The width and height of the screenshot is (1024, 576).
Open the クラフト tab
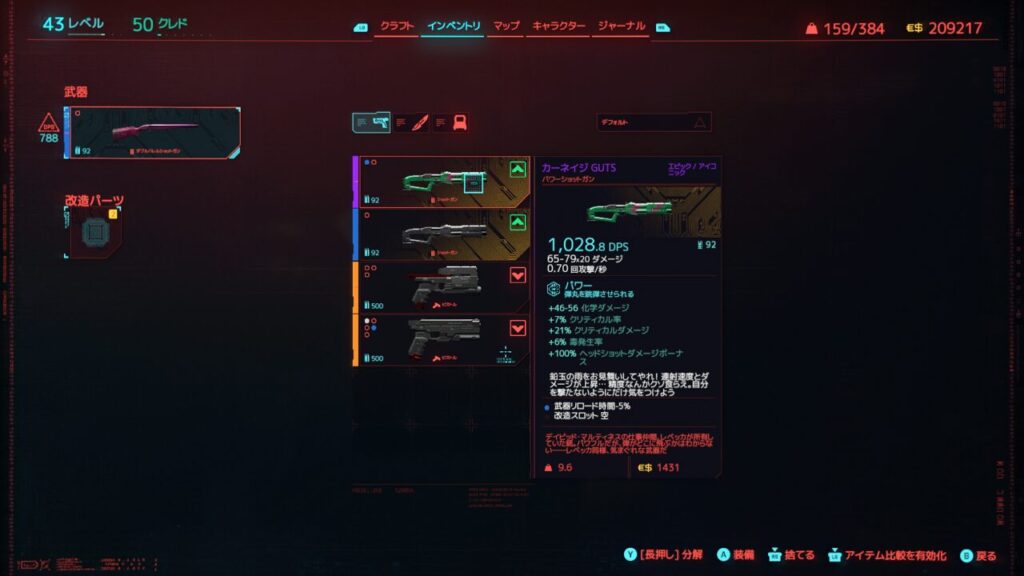coord(397,26)
